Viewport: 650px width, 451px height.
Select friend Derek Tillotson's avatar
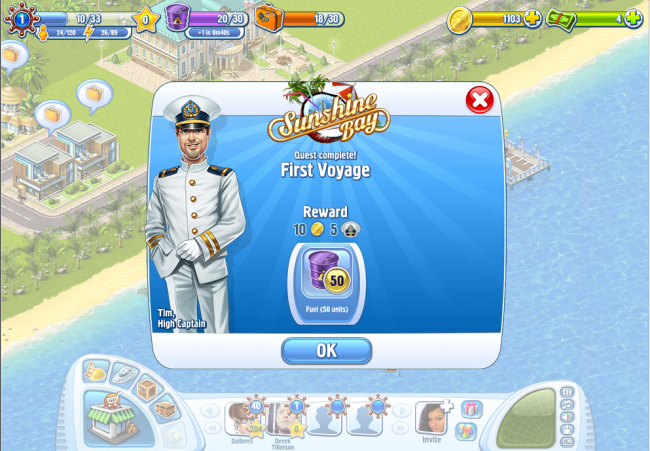[x=282, y=418]
